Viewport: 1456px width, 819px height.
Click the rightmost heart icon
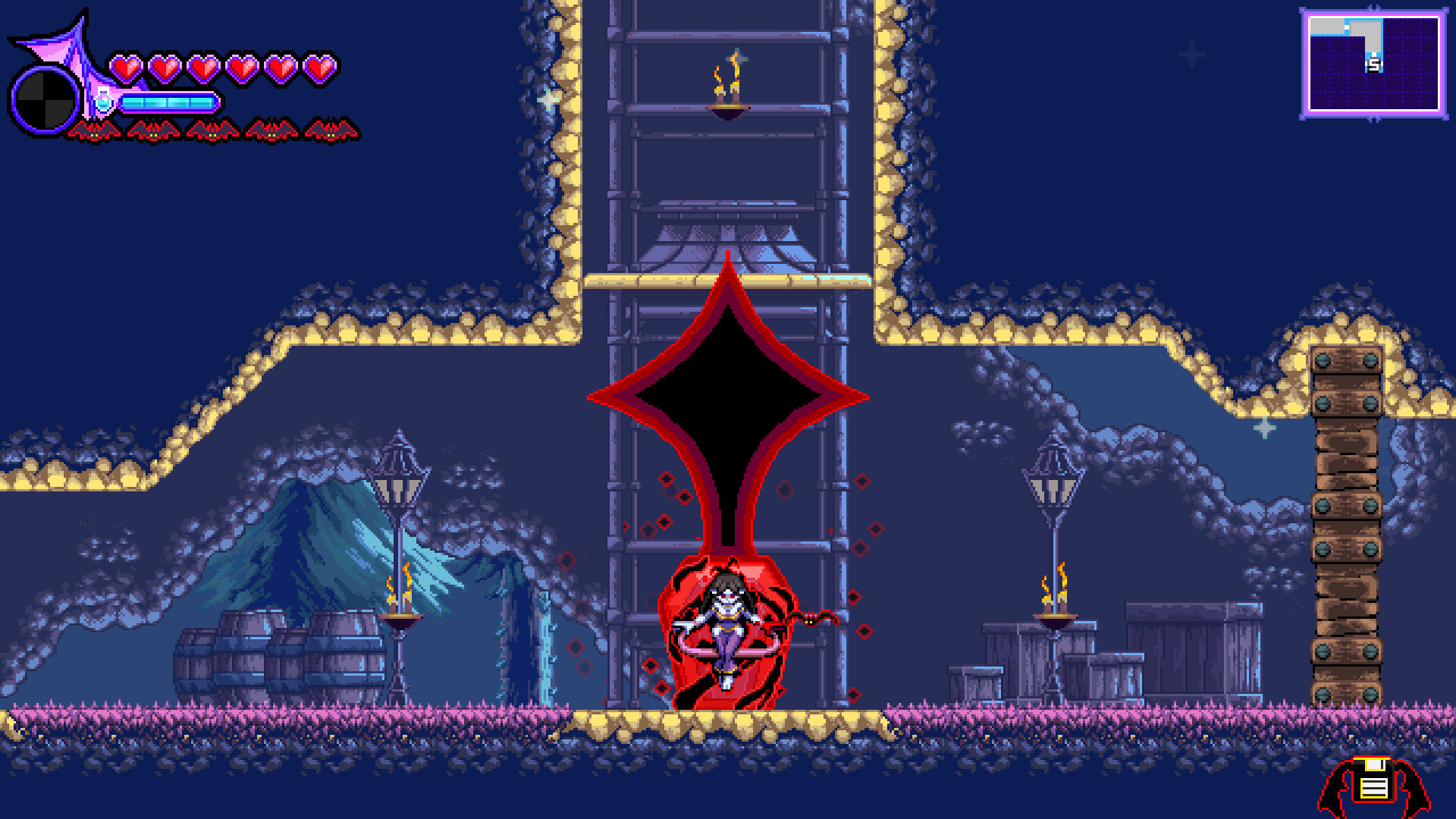coord(321,68)
